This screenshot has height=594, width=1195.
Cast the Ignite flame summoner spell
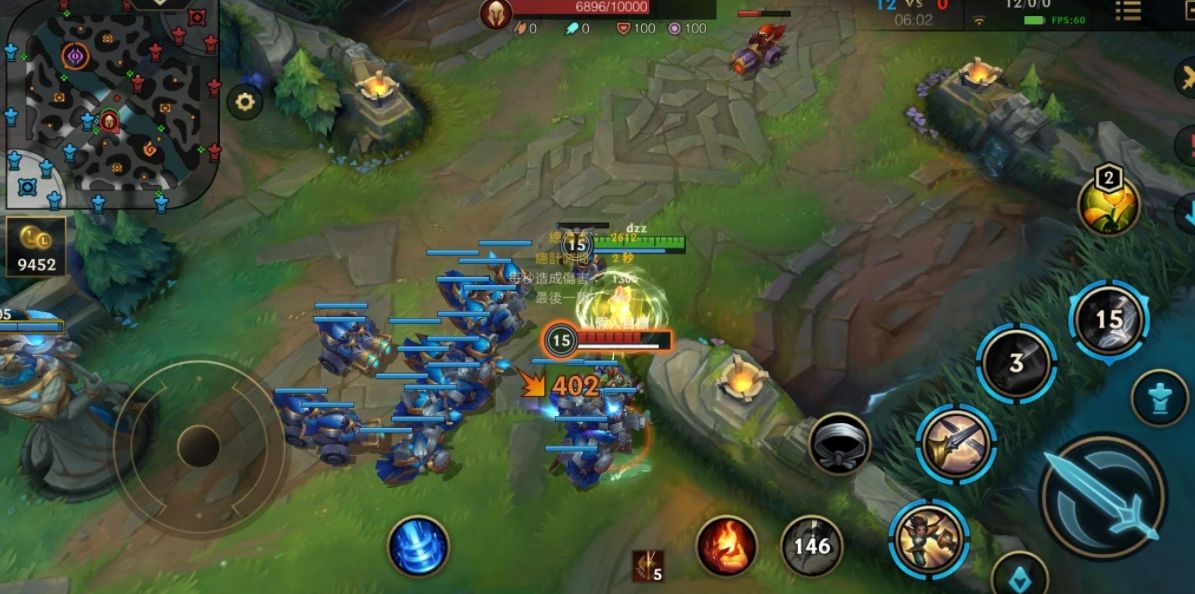click(726, 546)
